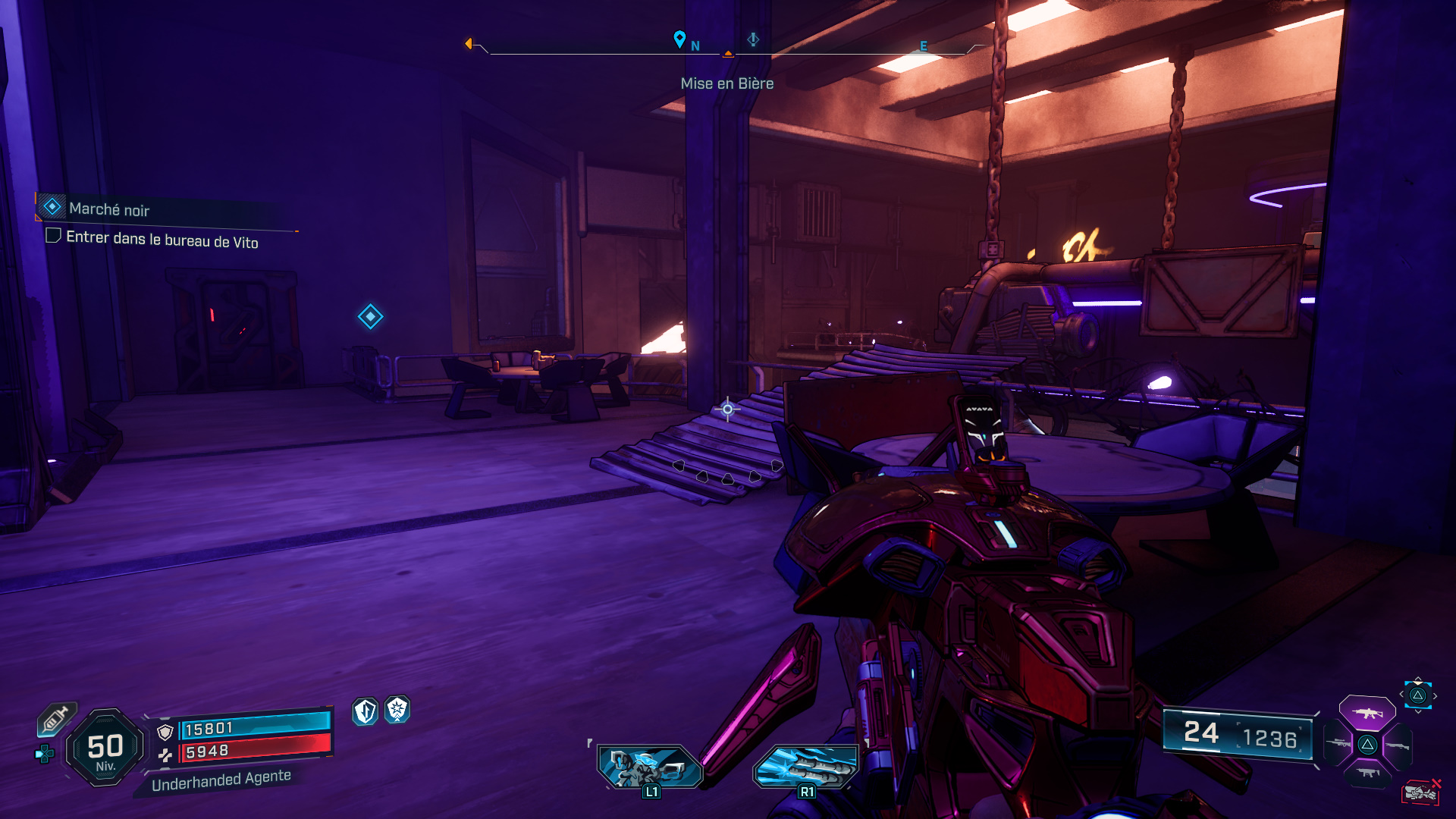This screenshot has width=1456, height=819.
Task: Click the yellow left arrow on the compass bar
Action: pyautogui.click(x=470, y=44)
